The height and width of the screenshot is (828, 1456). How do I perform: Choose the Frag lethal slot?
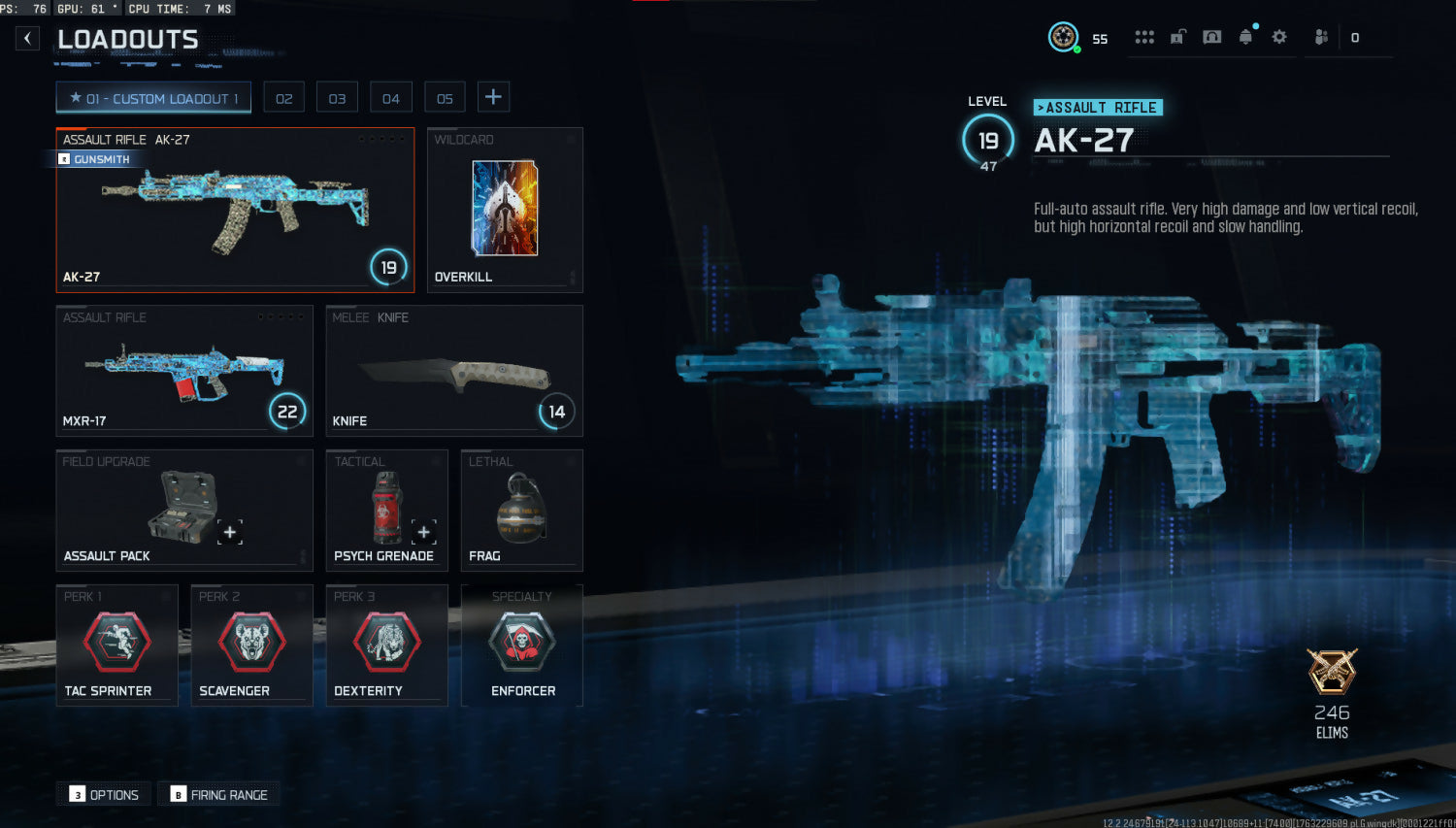pos(521,509)
